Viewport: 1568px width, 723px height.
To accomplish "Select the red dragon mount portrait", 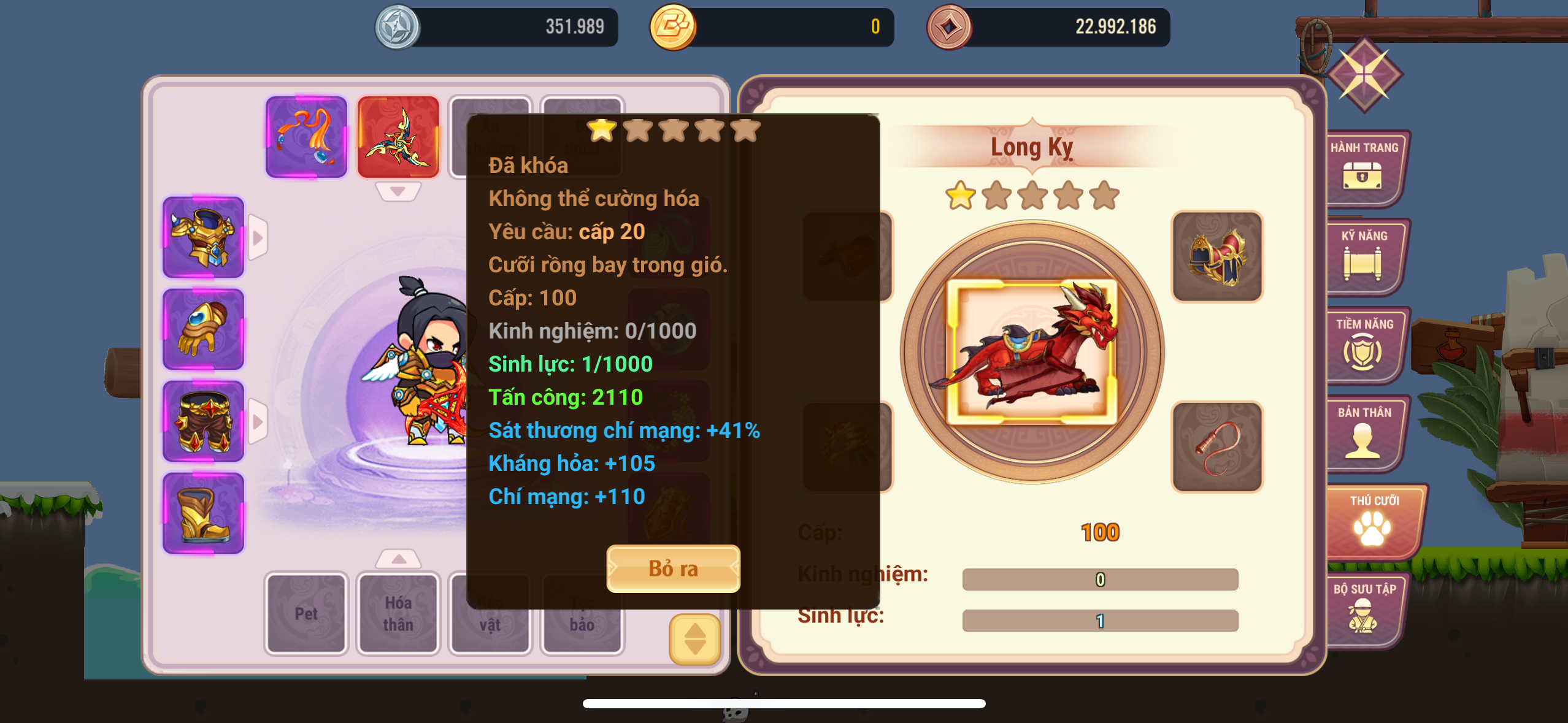I will click(1032, 352).
